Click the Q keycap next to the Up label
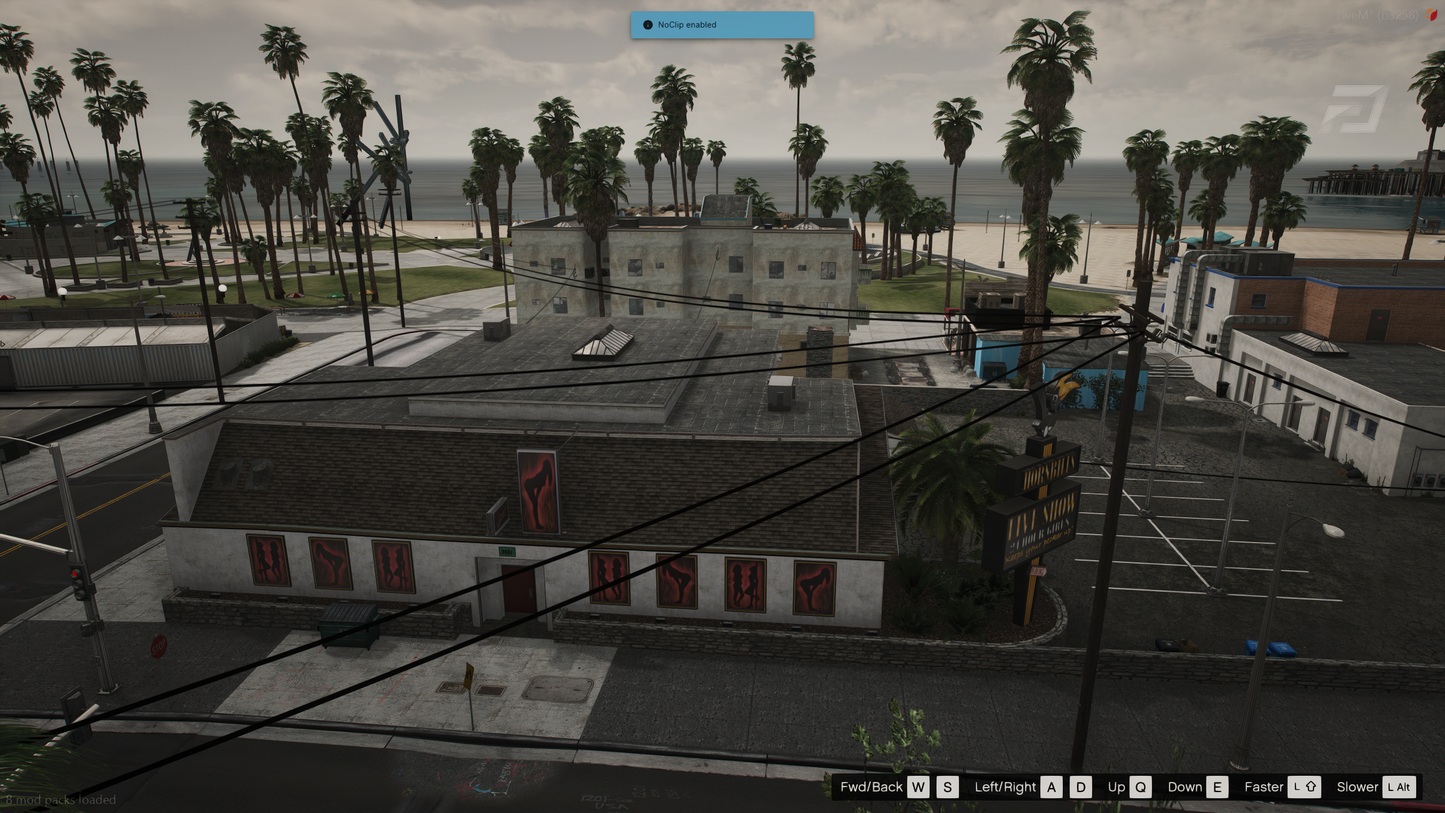 1139,787
